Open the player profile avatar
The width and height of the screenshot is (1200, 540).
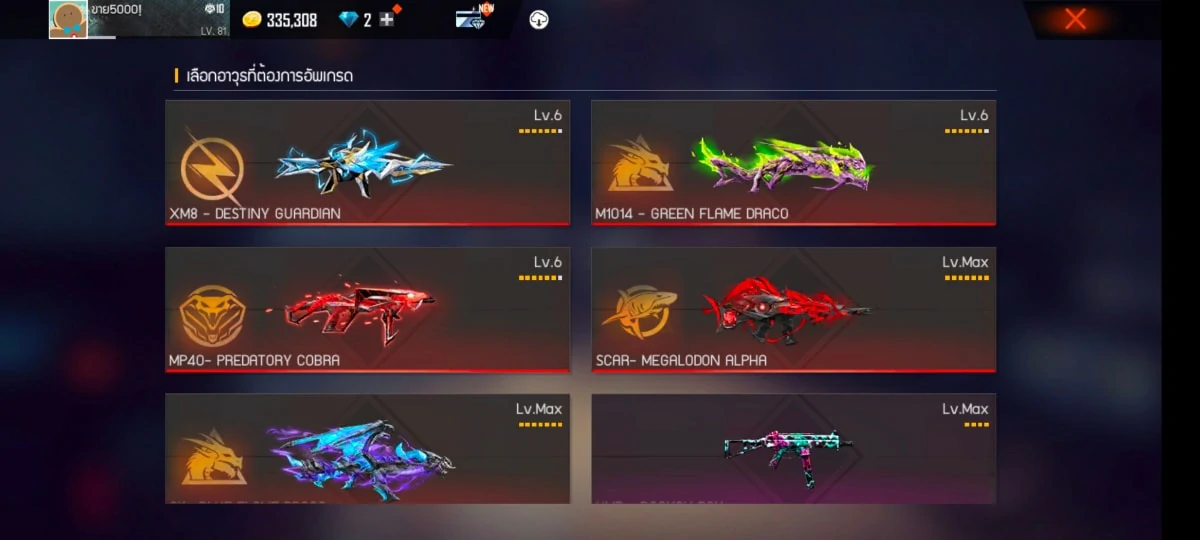(x=68, y=19)
